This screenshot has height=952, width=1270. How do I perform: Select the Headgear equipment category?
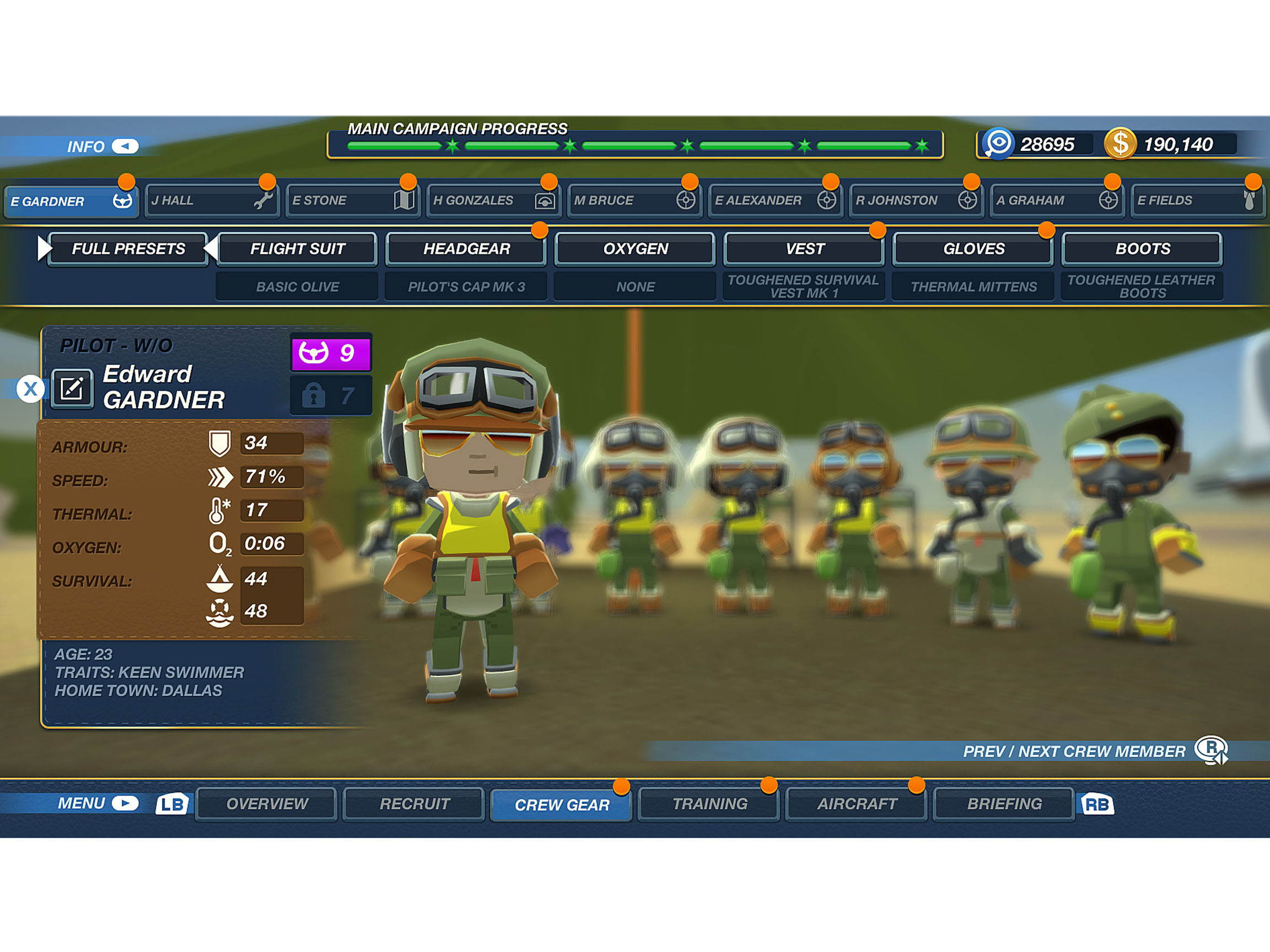point(466,248)
